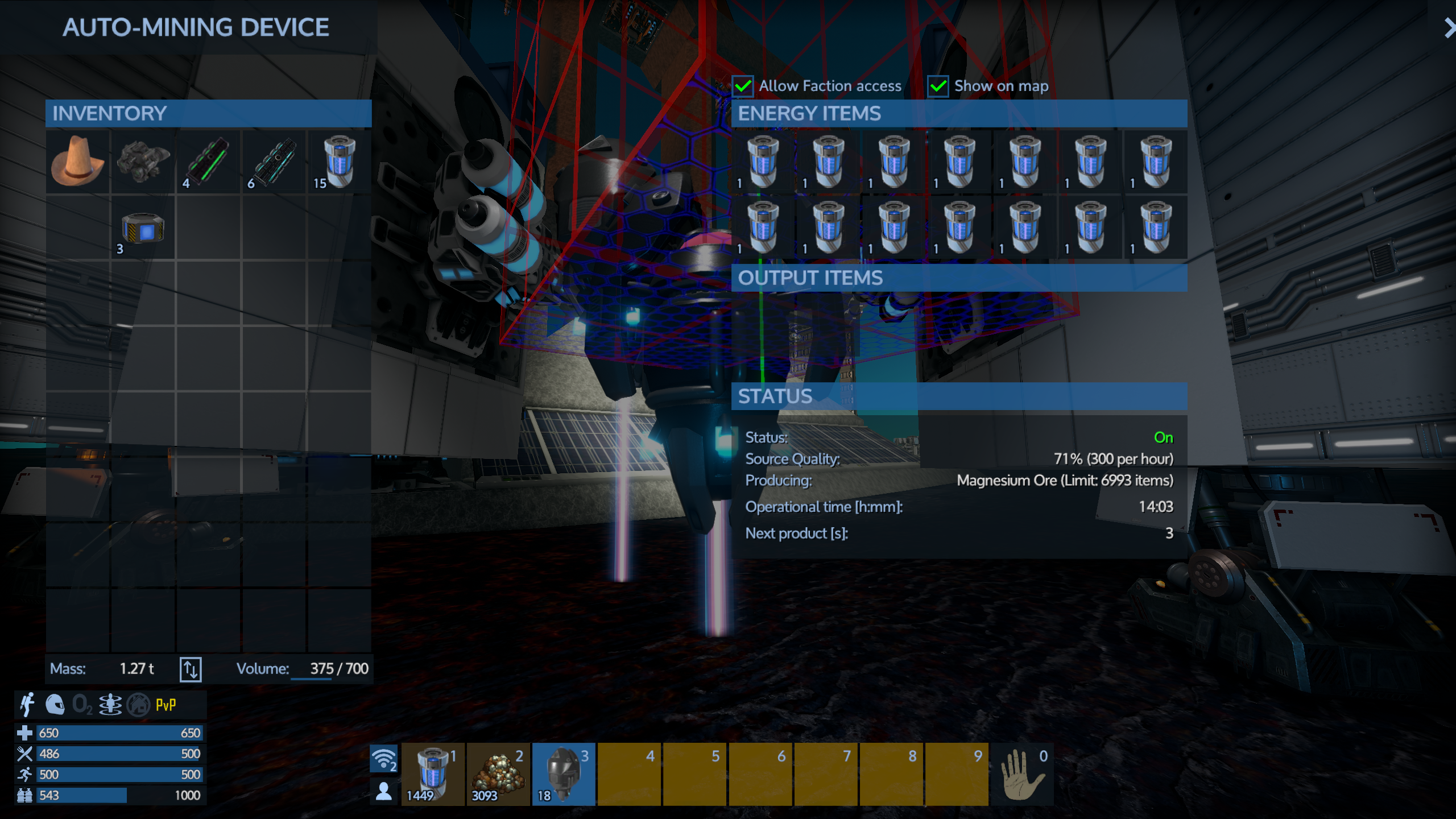Select the dark armor piece inventory slot
1456x819 pixels.
(143, 162)
